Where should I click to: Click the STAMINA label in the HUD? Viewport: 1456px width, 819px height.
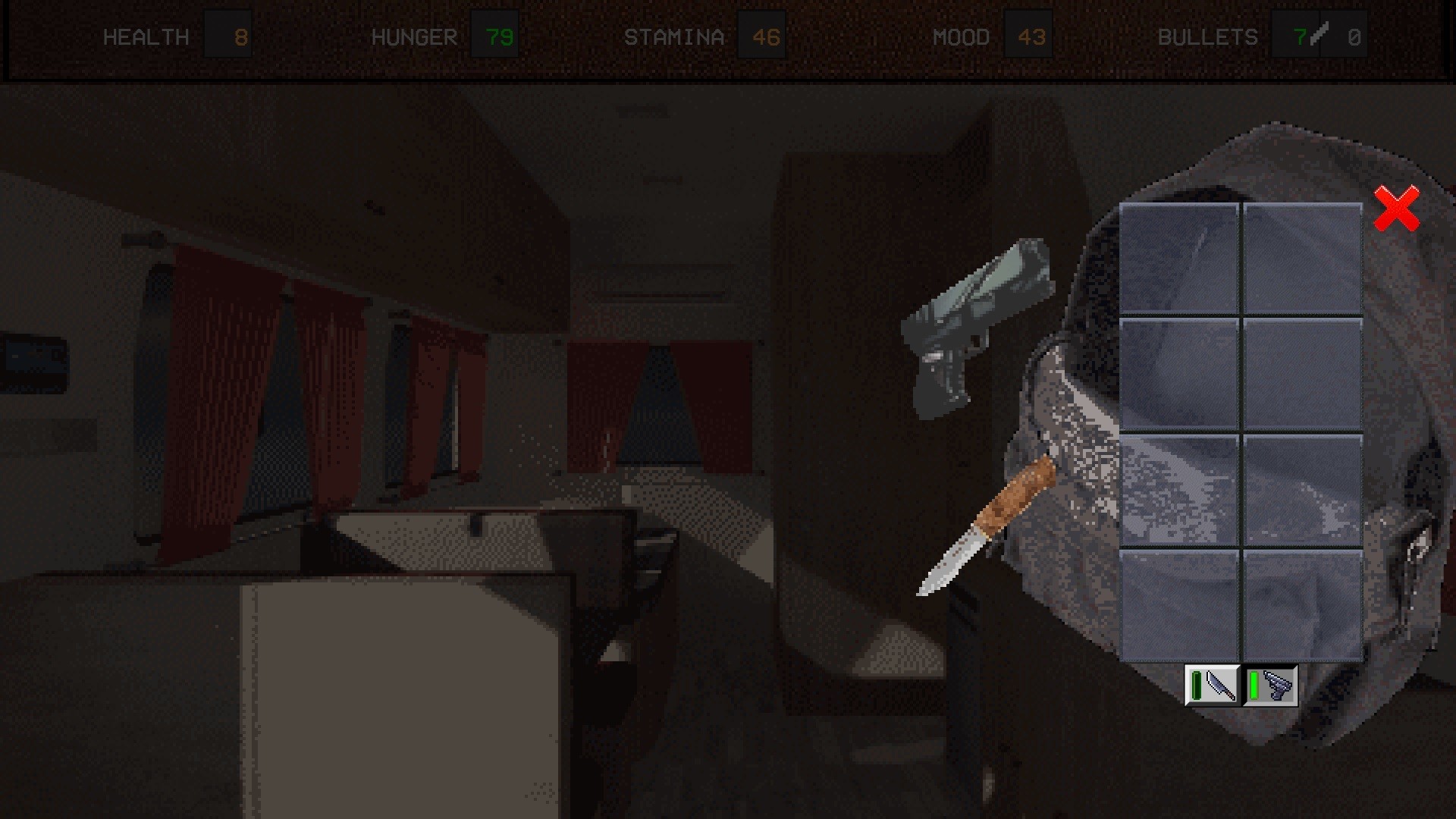point(673,34)
